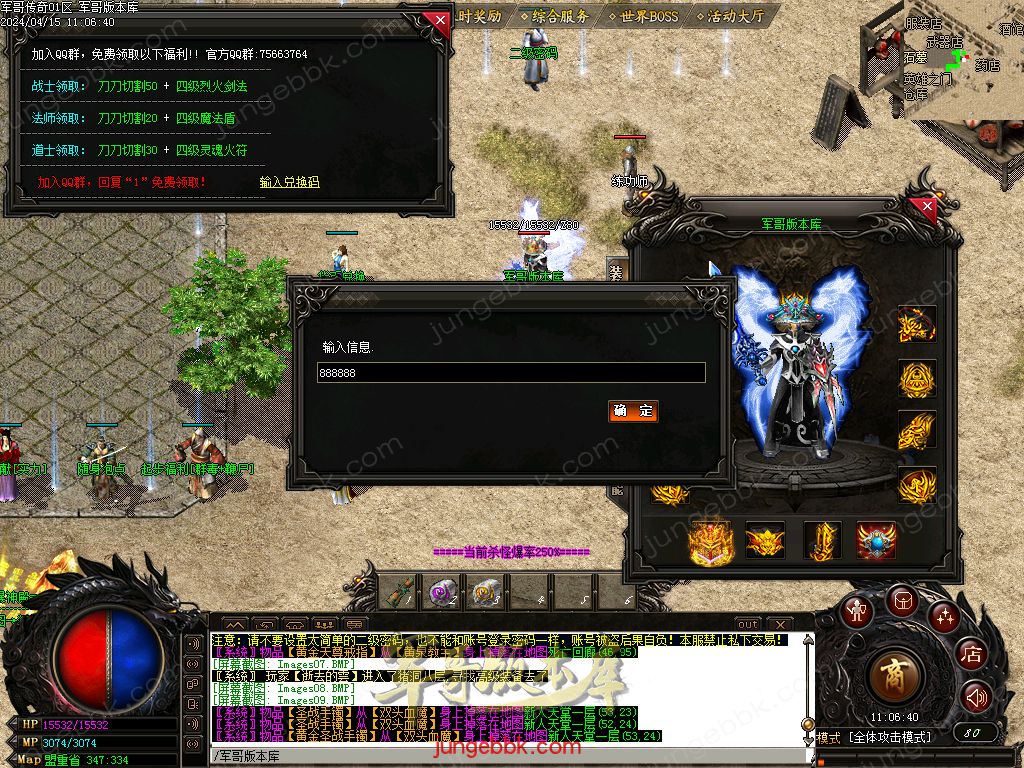Select the blue-gem medal equipment slot
Image resolution: width=1024 pixels, height=768 pixels.
[x=877, y=541]
